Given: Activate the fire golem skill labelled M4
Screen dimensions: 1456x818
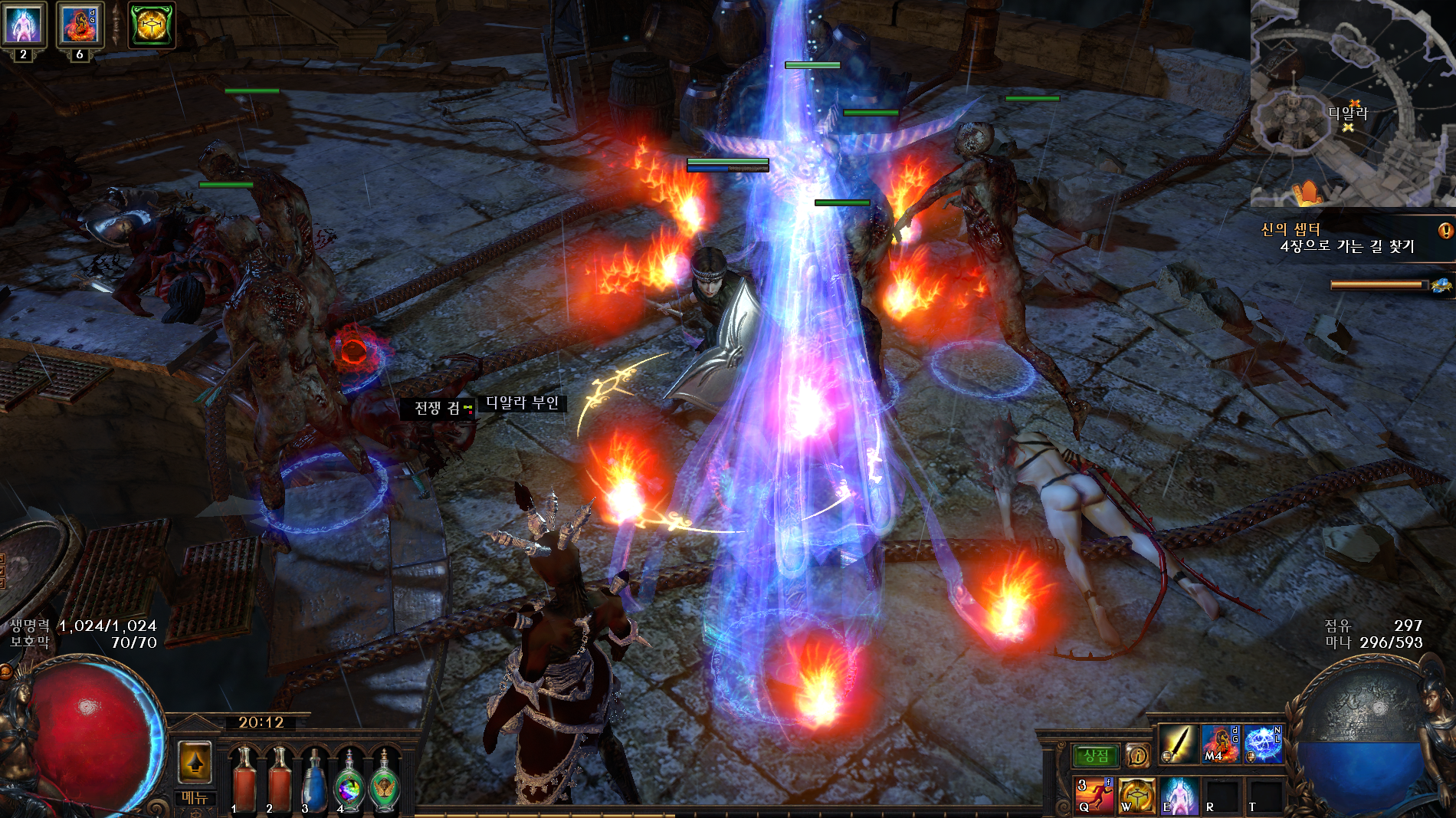Looking at the screenshot, I should click(x=1221, y=744).
